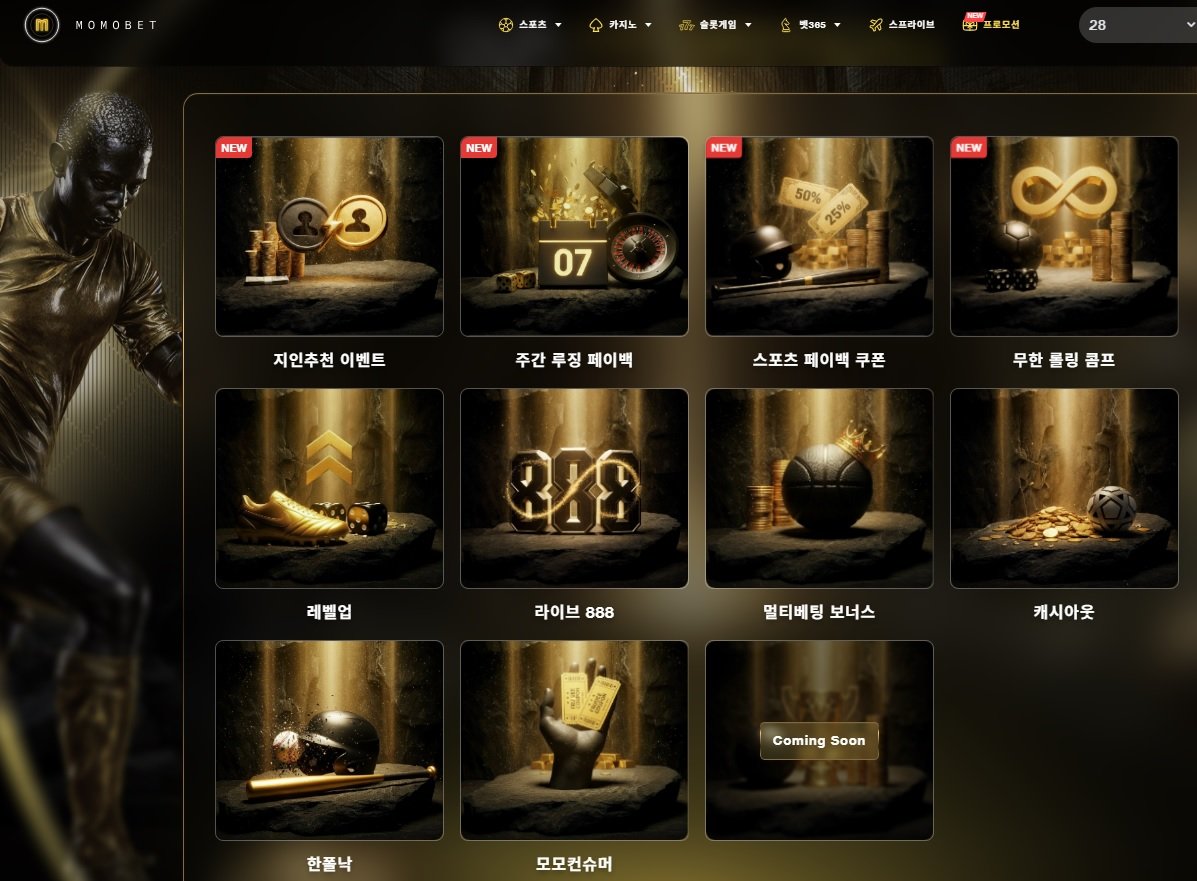The height and width of the screenshot is (881, 1197).
Task: Open the 프로모션 promotions page
Action: [991, 25]
